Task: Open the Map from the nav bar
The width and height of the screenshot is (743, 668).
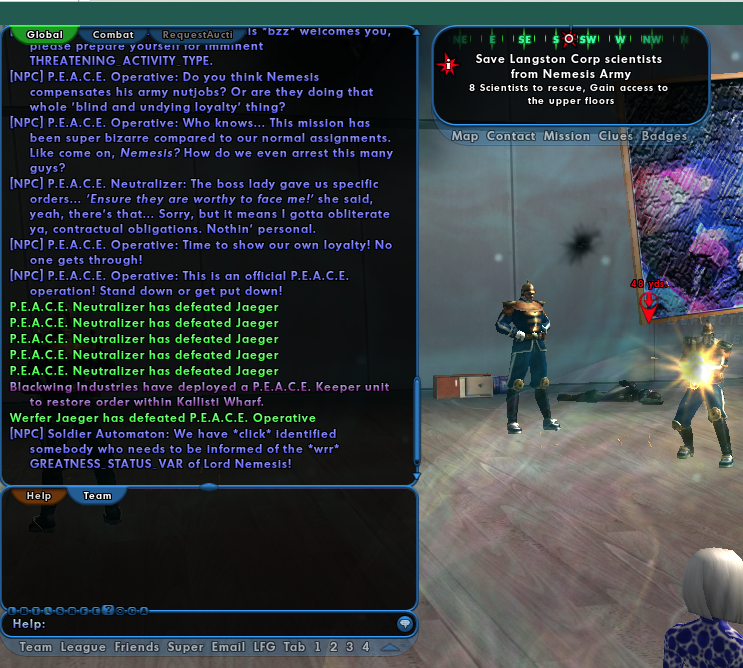Action: (x=465, y=136)
